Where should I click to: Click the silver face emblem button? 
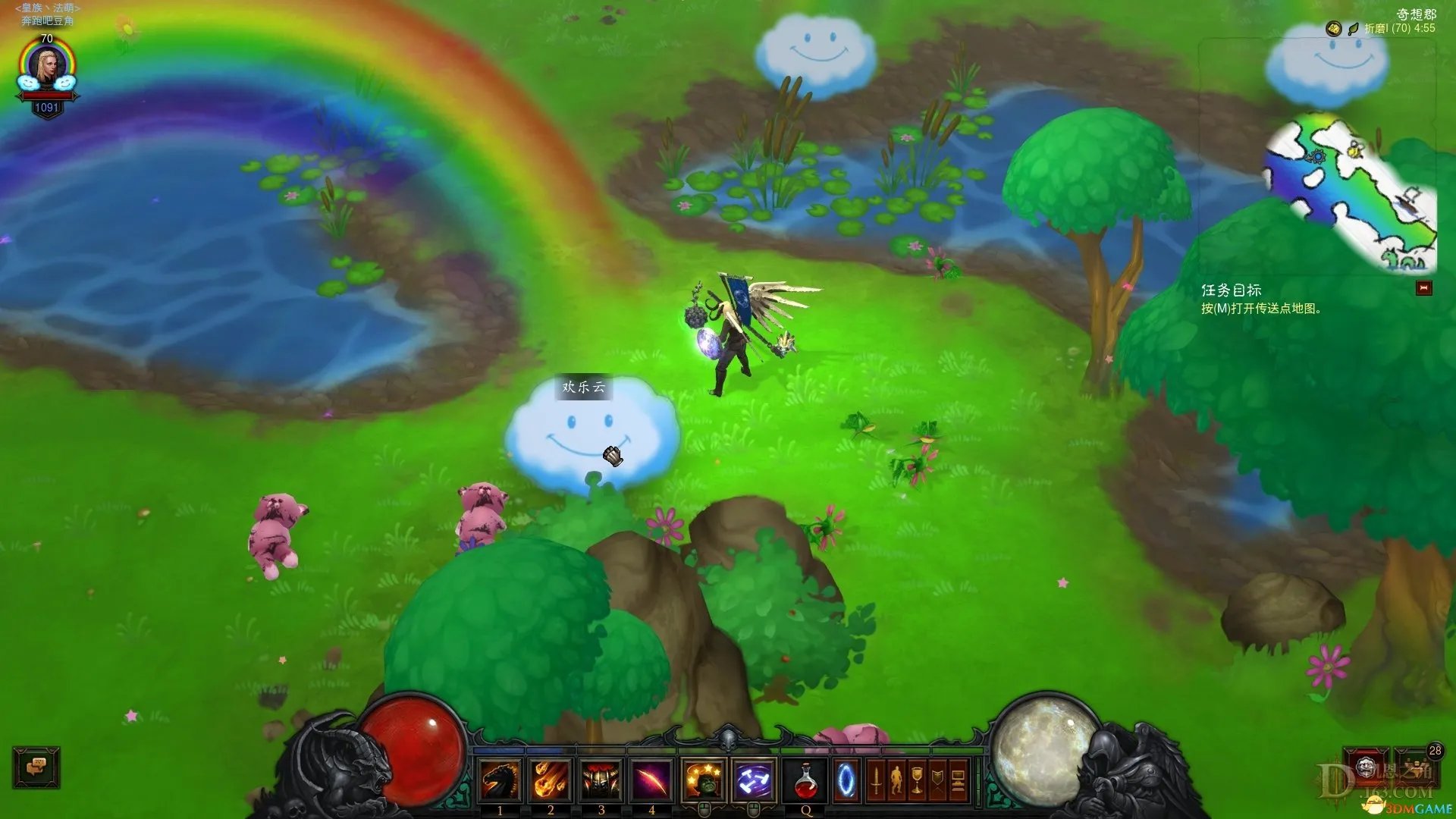coord(1367,766)
